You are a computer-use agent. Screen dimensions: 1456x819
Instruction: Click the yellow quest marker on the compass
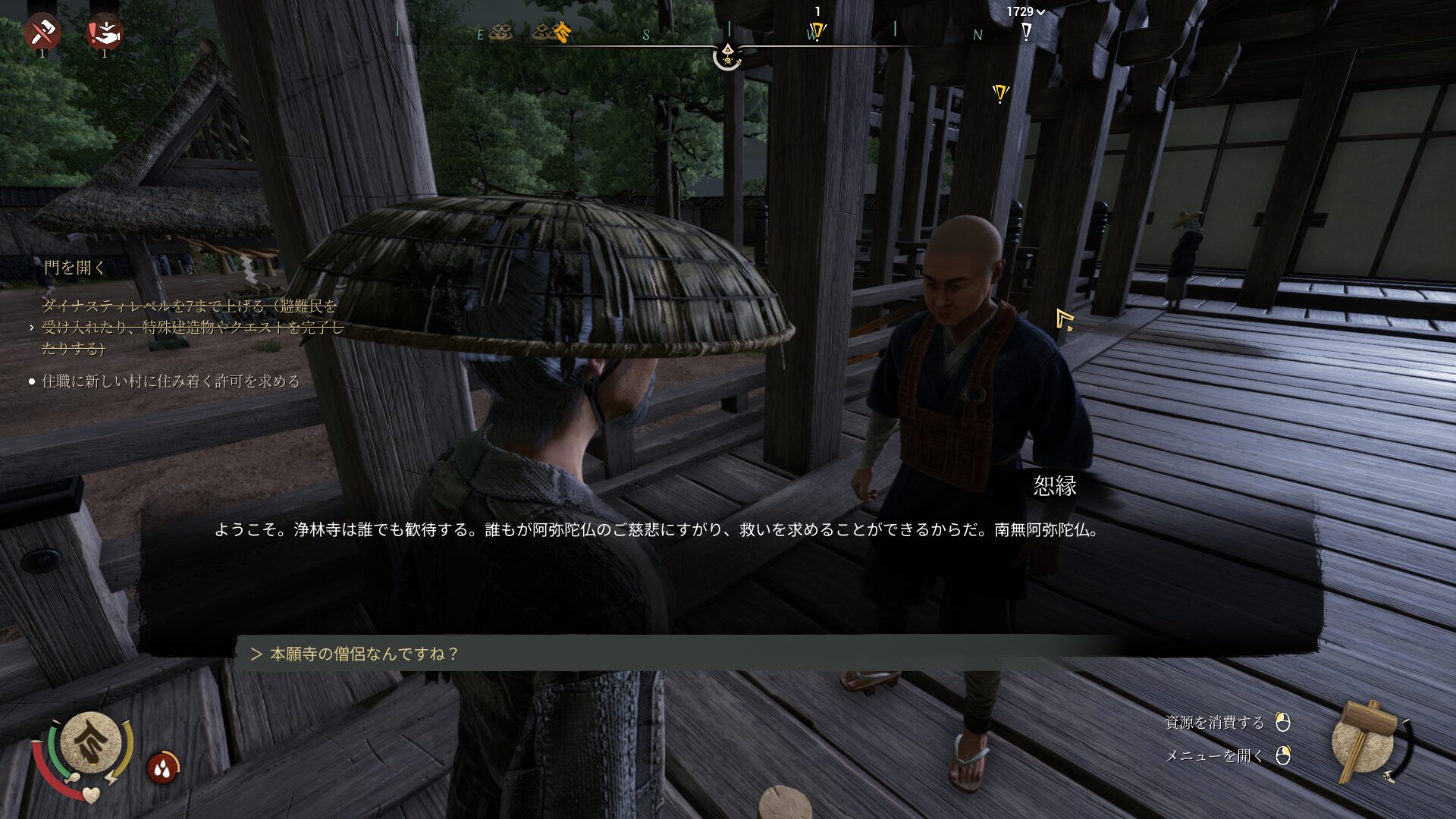pyautogui.click(x=817, y=32)
